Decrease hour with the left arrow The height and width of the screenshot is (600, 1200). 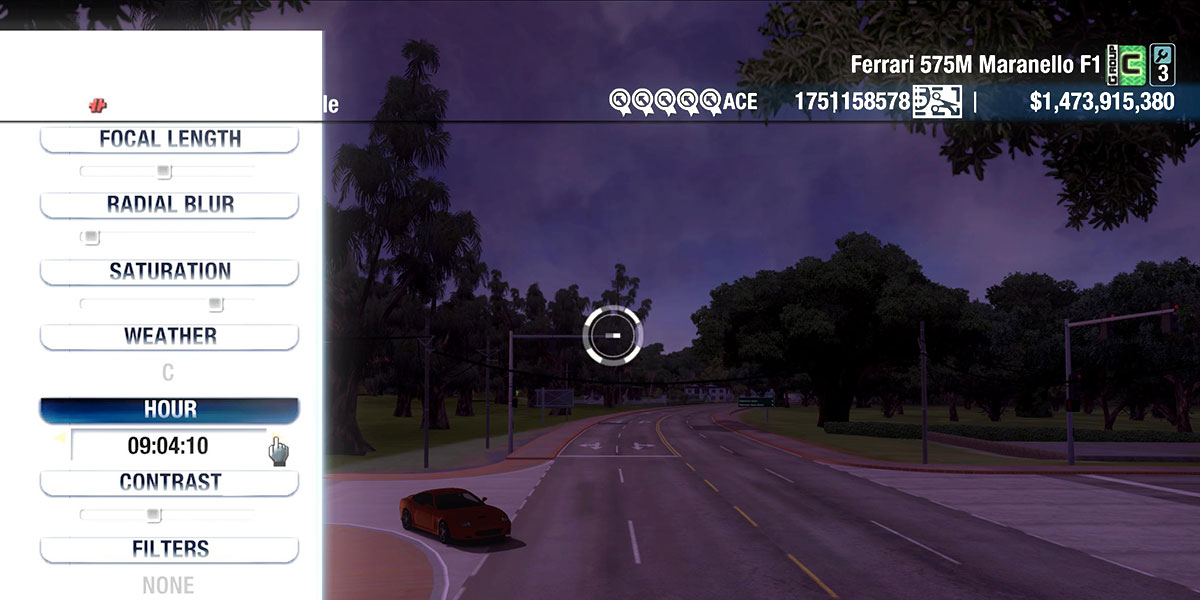click(60, 438)
